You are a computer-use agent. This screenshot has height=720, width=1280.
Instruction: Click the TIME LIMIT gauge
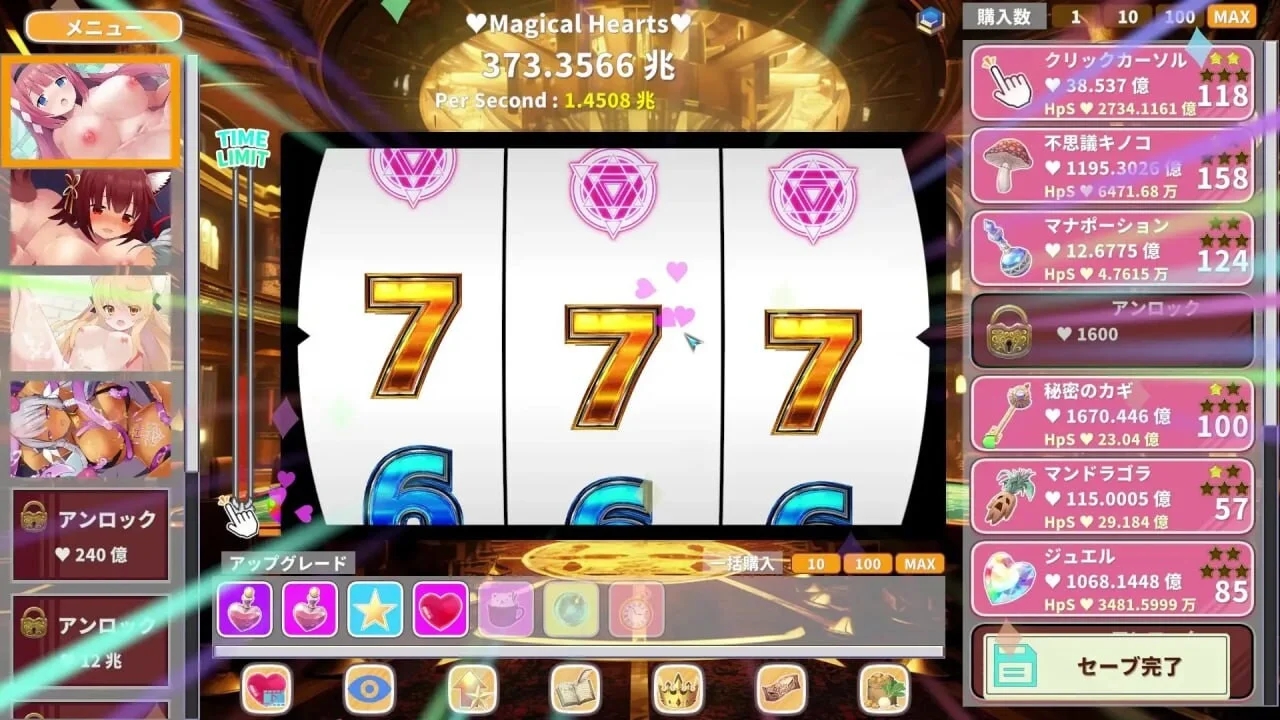coord(238,320)
